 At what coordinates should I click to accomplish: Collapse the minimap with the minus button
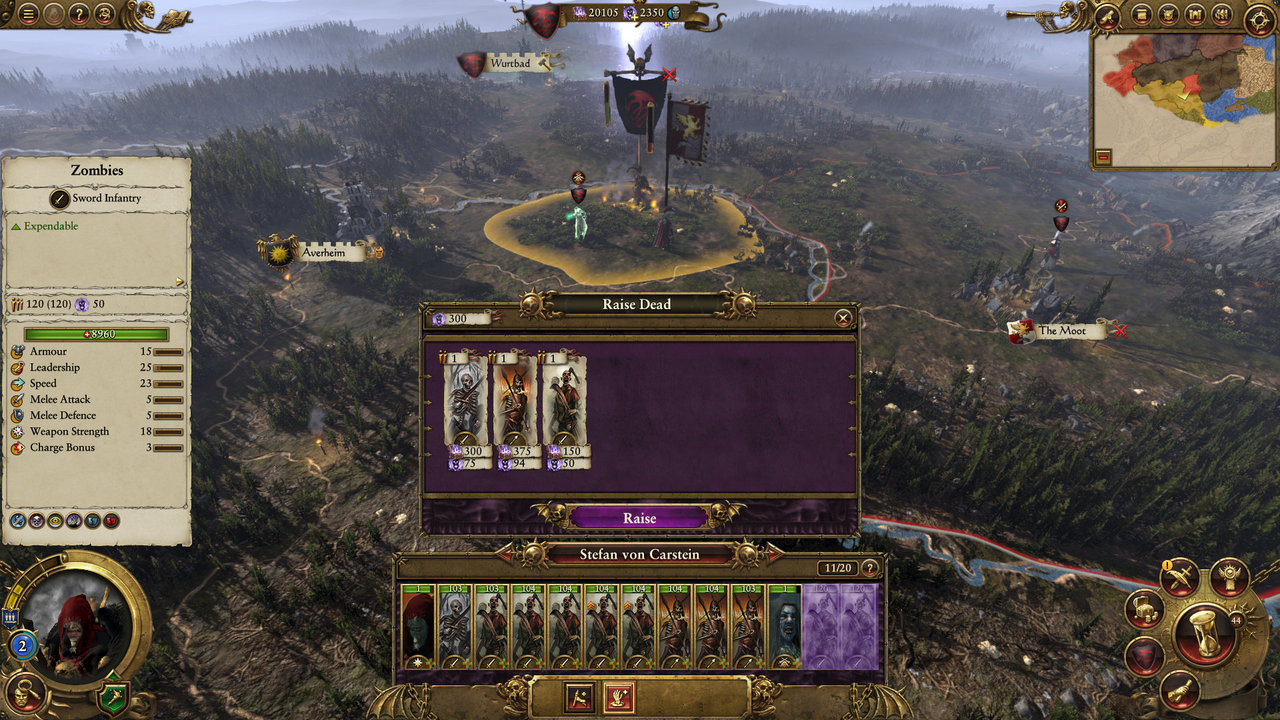[x=1103, y=157]
